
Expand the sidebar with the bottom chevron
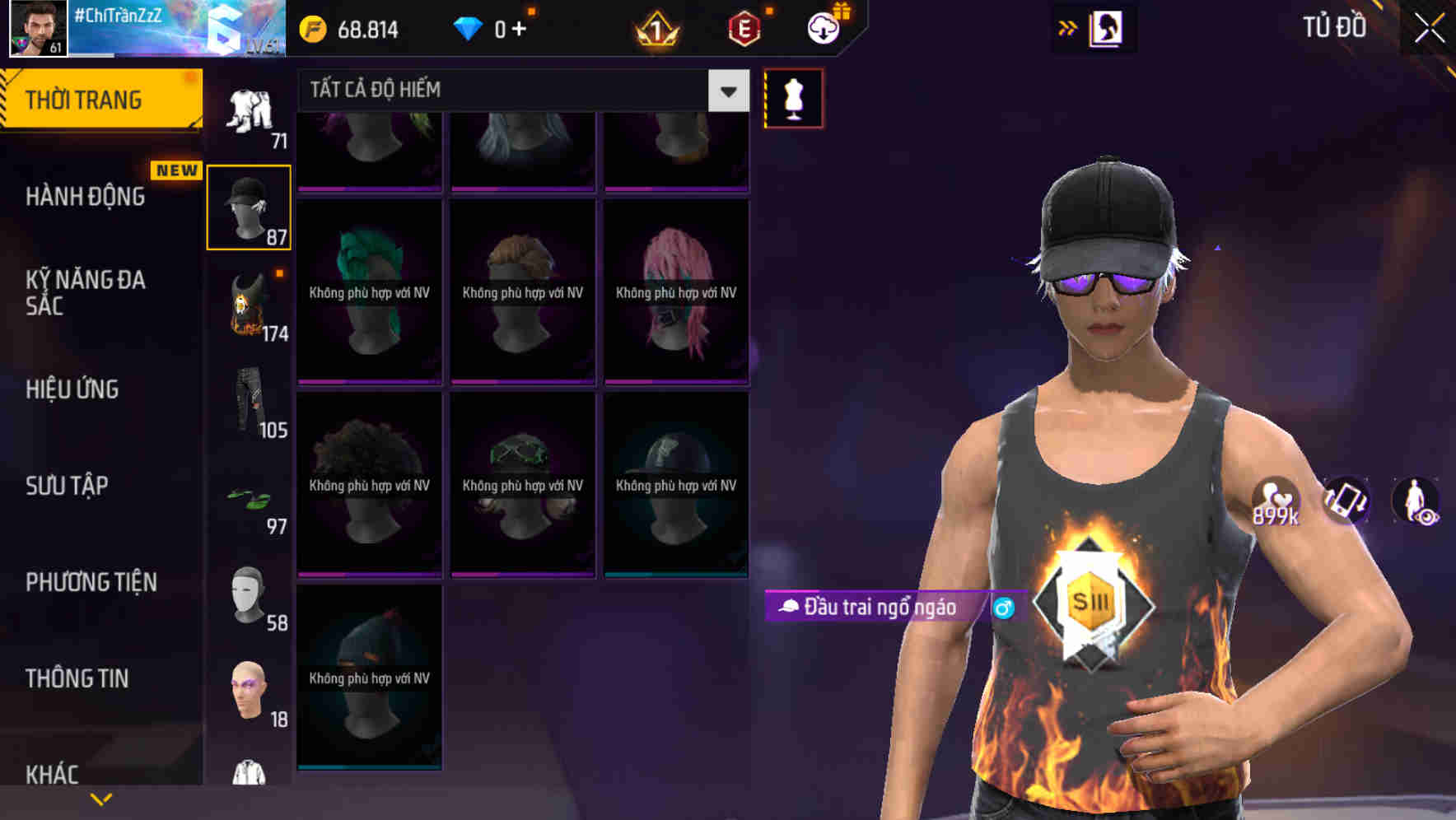click(x=100, y=799)
